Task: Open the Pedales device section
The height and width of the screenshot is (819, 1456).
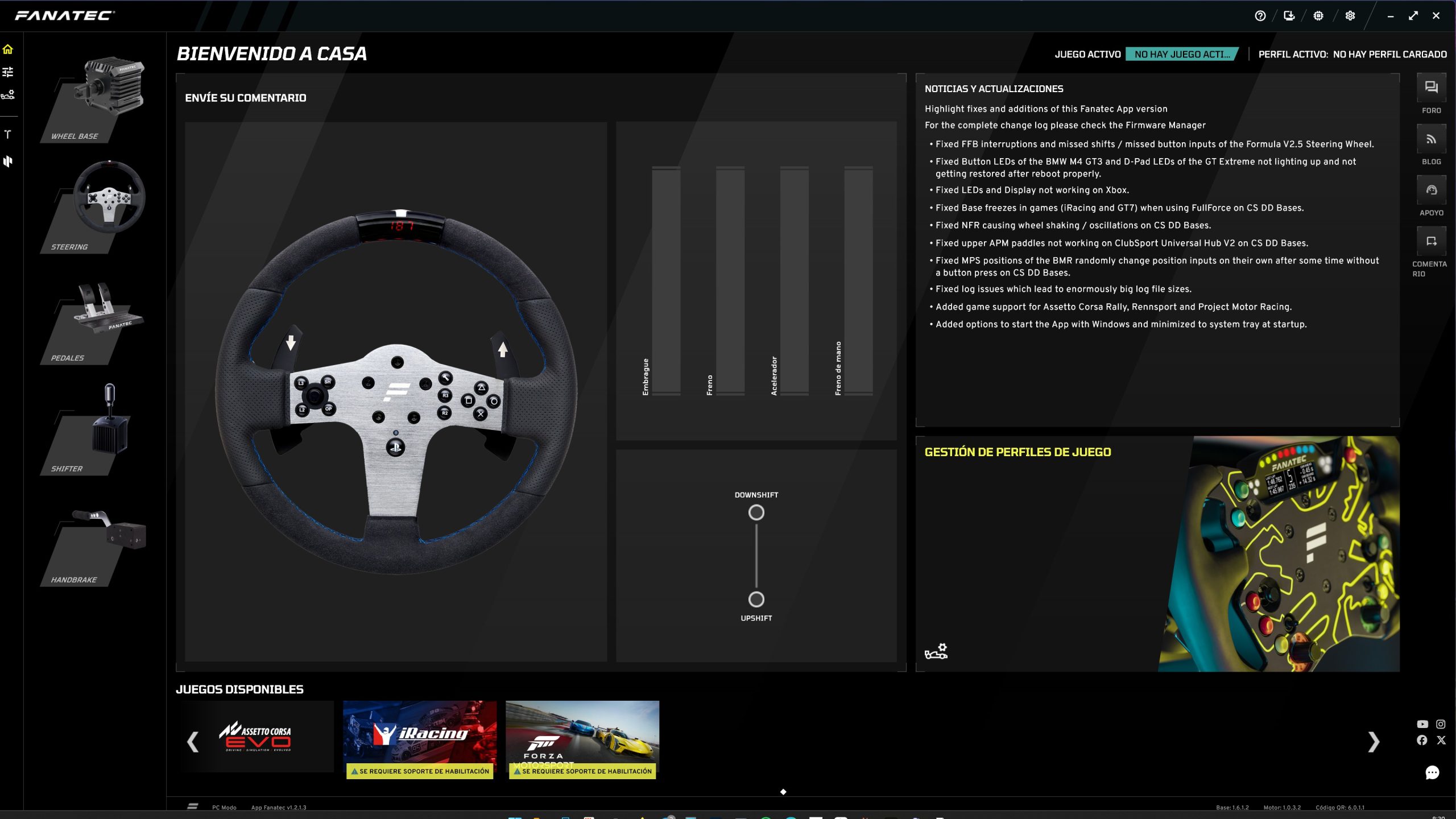Action: point(94,321)
